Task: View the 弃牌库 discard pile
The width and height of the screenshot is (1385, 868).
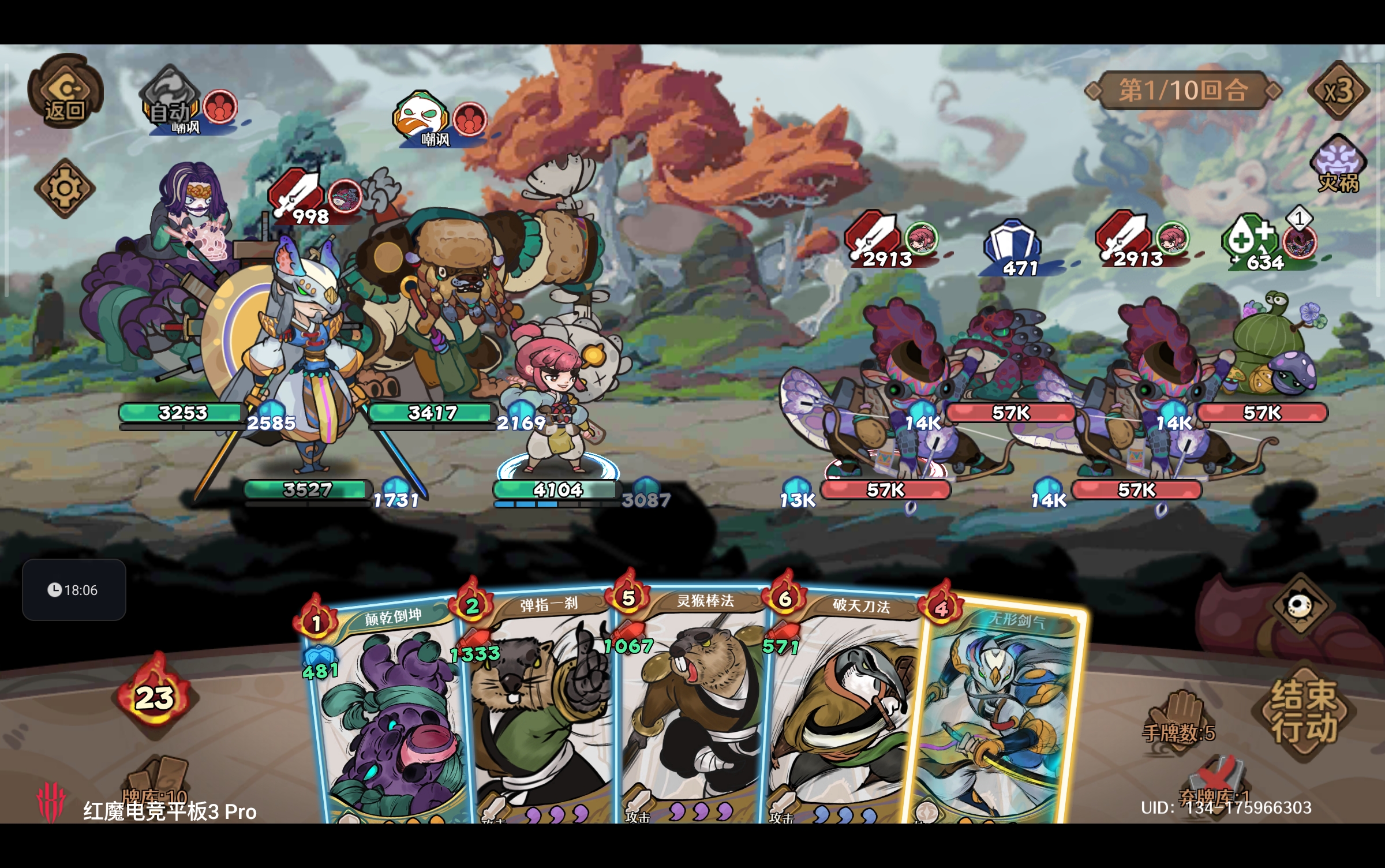Action: coord(1215,785)
